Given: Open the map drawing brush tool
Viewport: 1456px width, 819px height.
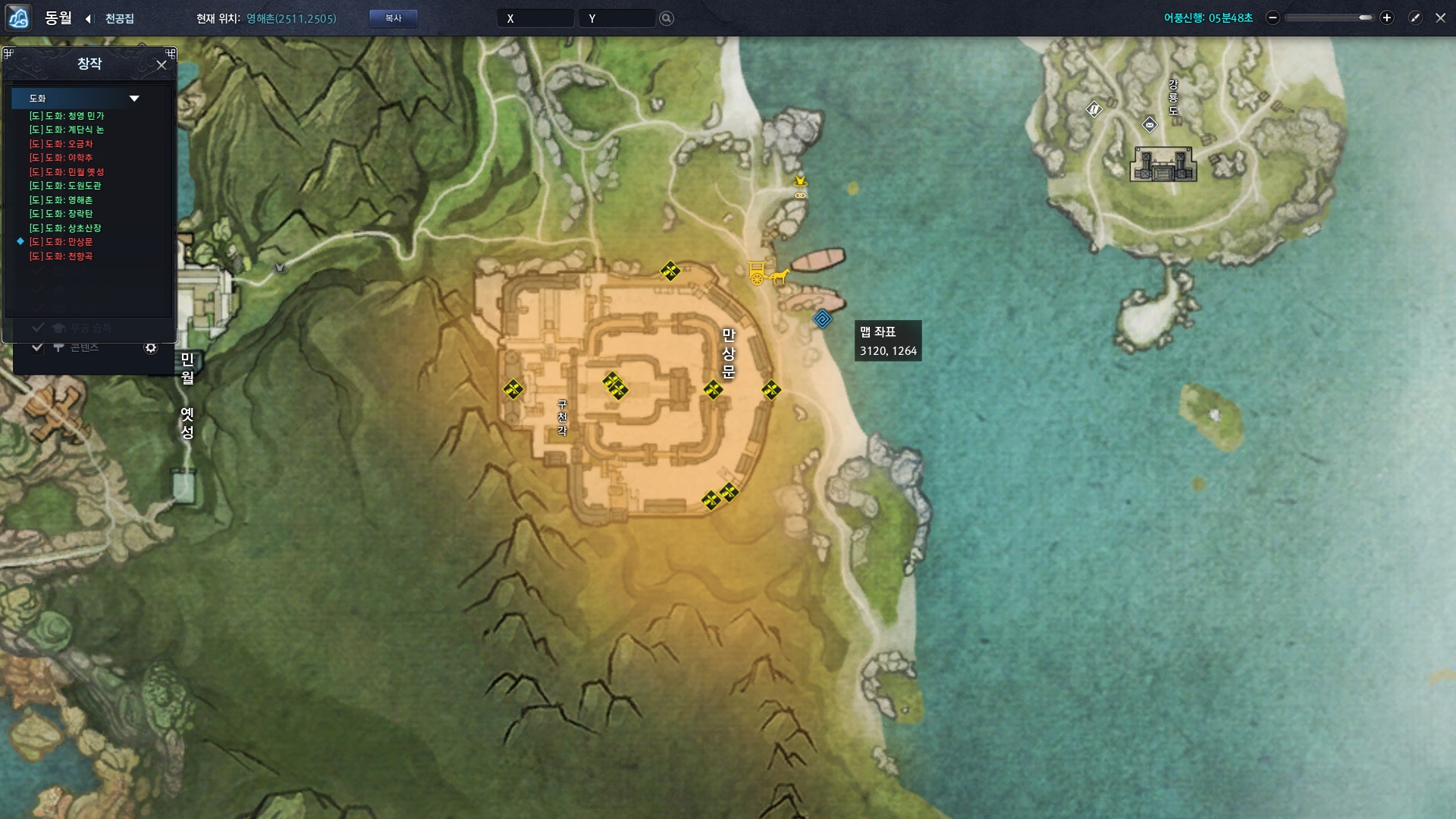Looking at the screenshot, I should 1415,17.
